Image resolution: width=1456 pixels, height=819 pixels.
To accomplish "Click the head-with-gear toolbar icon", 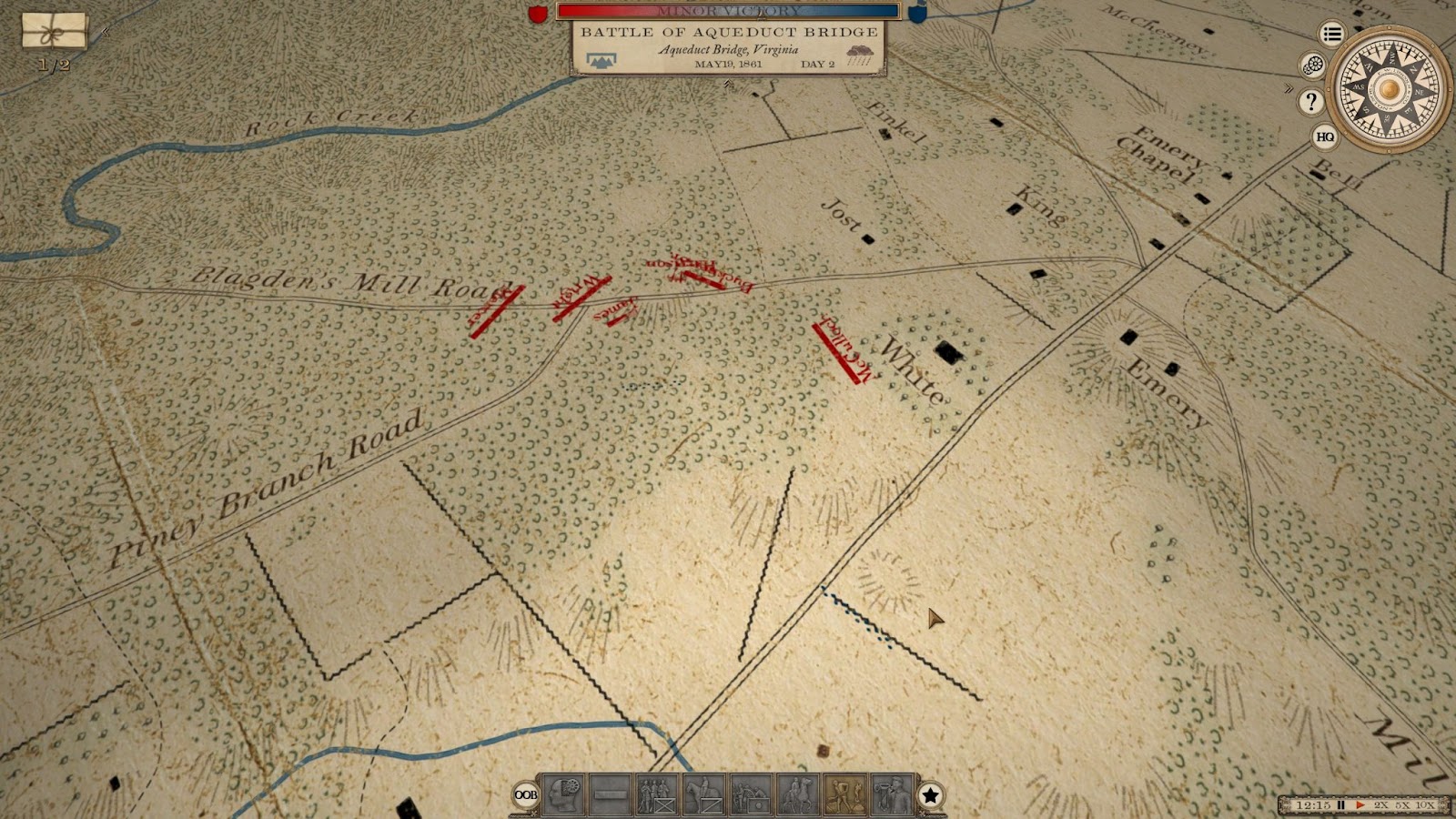I will 563,794.
